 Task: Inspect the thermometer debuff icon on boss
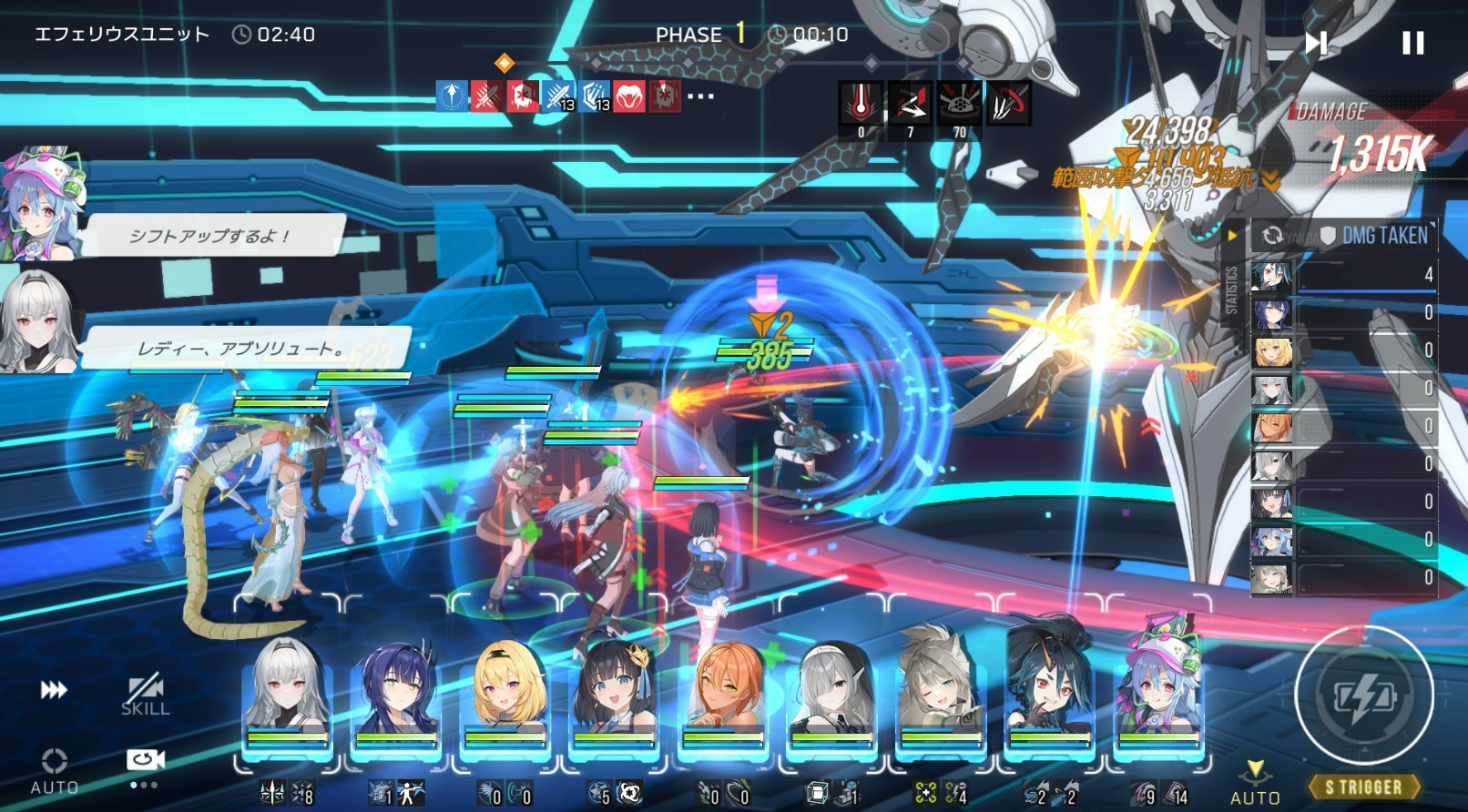tap(861, 104)
